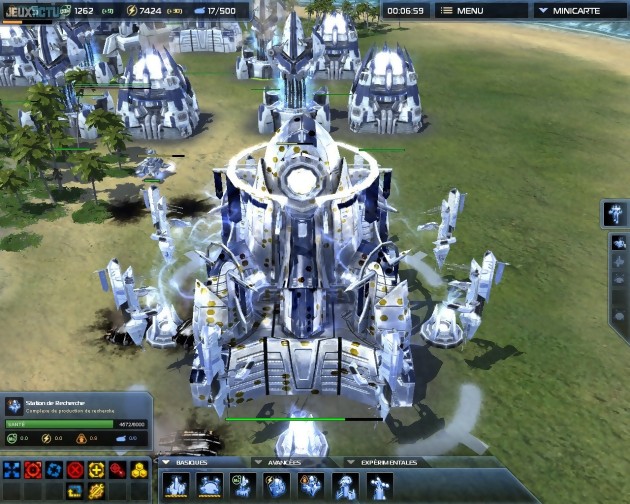The width and height of the screenshot is (630, 504).
Task: Switch to the Basiques build tab
Action: pos(196,462)
